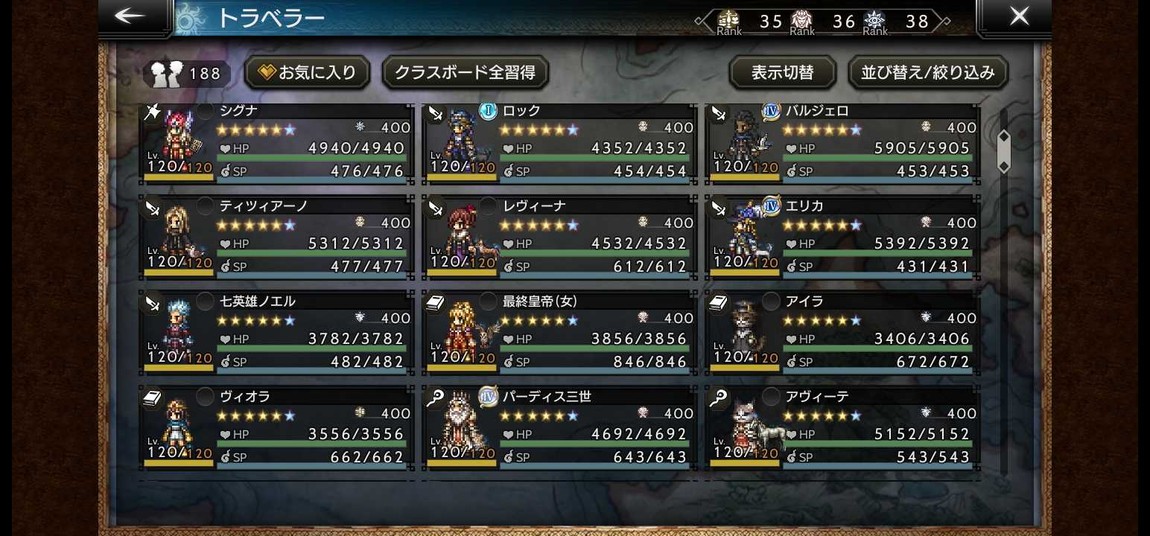
Task: Go back with the arrow button
Action: click(132, 16)
